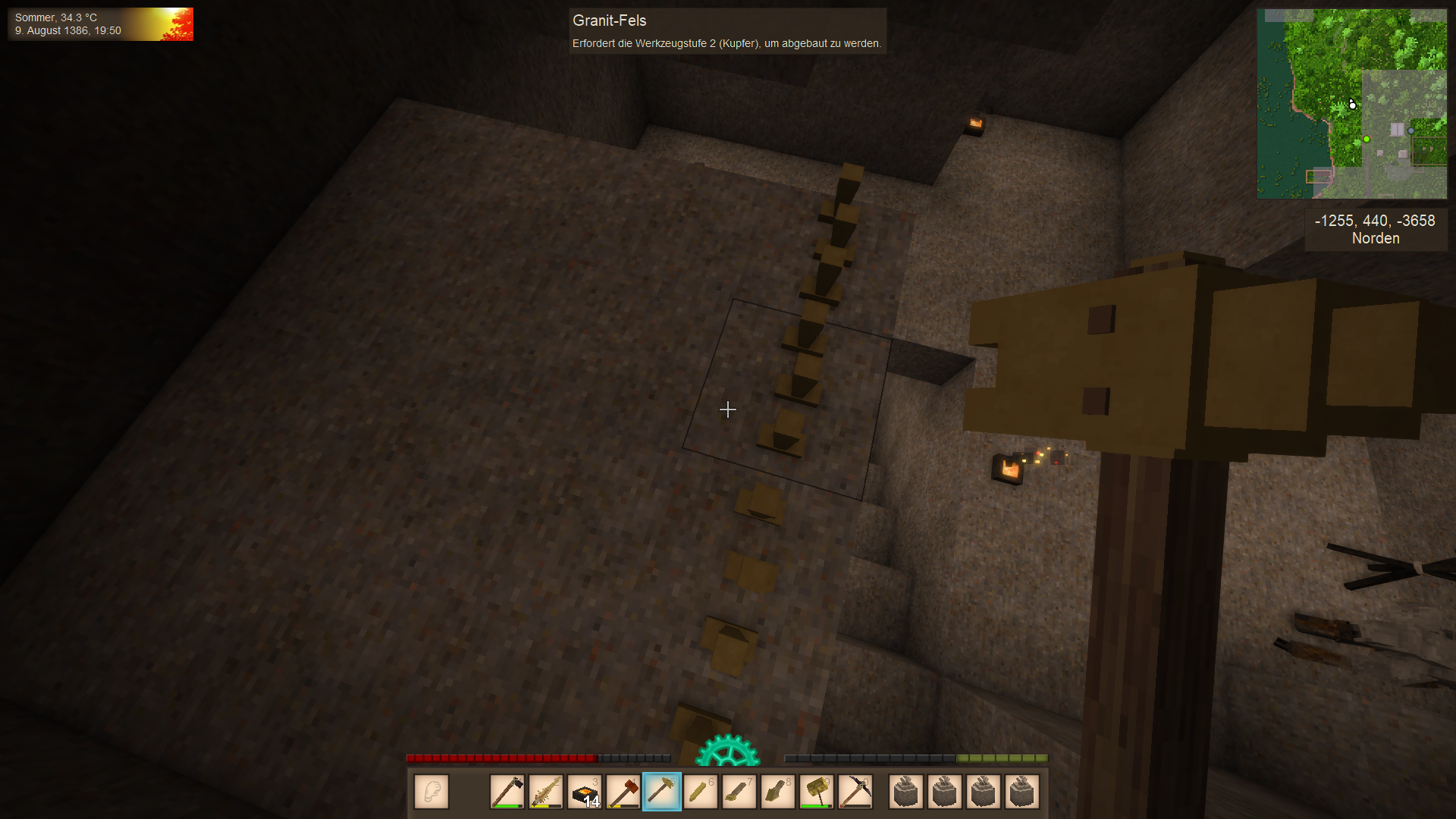
Task: Click the highlighted hammer in slot 5
Action: (x=662, y=792)
